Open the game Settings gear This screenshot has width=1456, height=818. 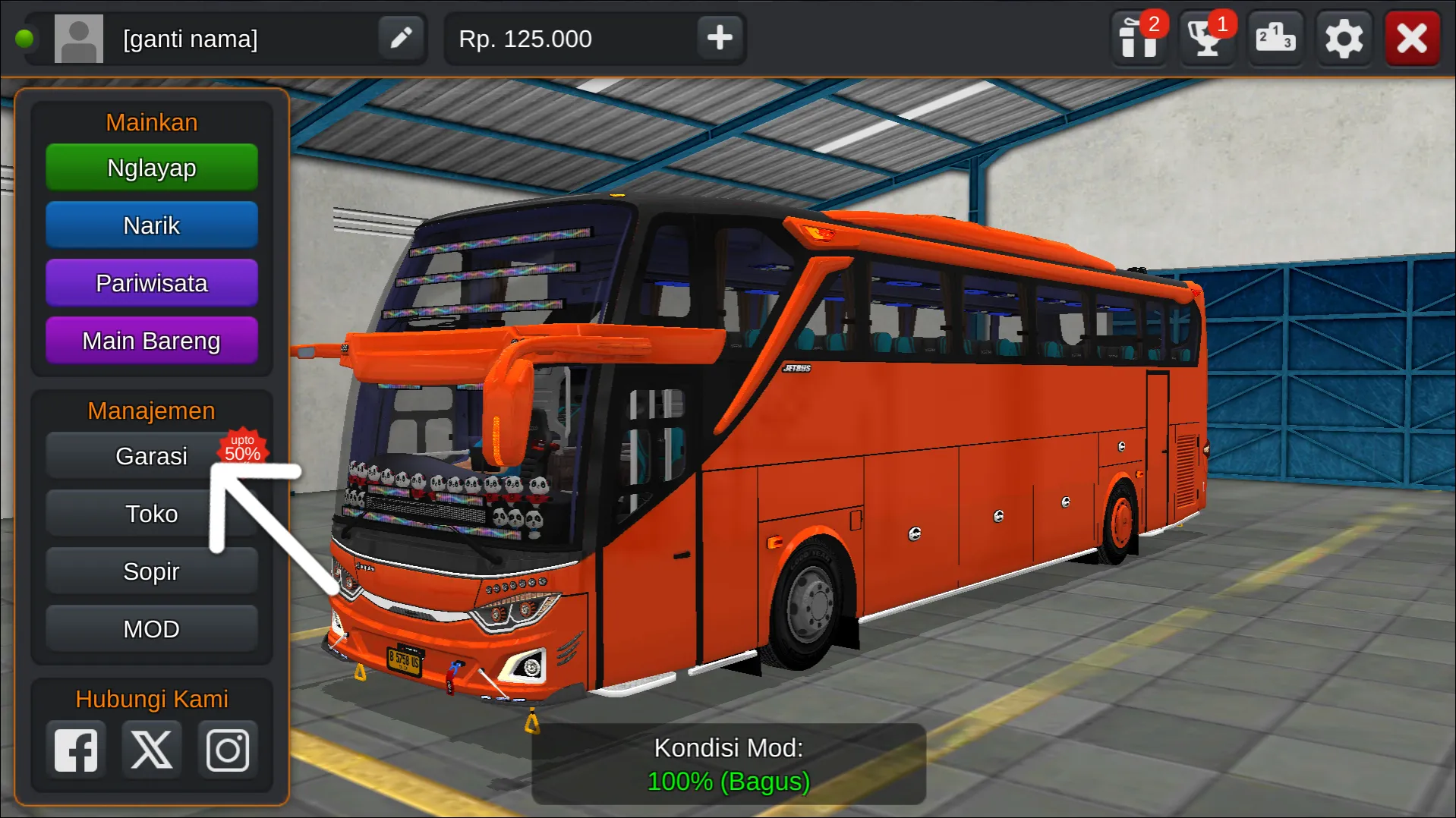pyautogui.click(x=1344, y=37)
